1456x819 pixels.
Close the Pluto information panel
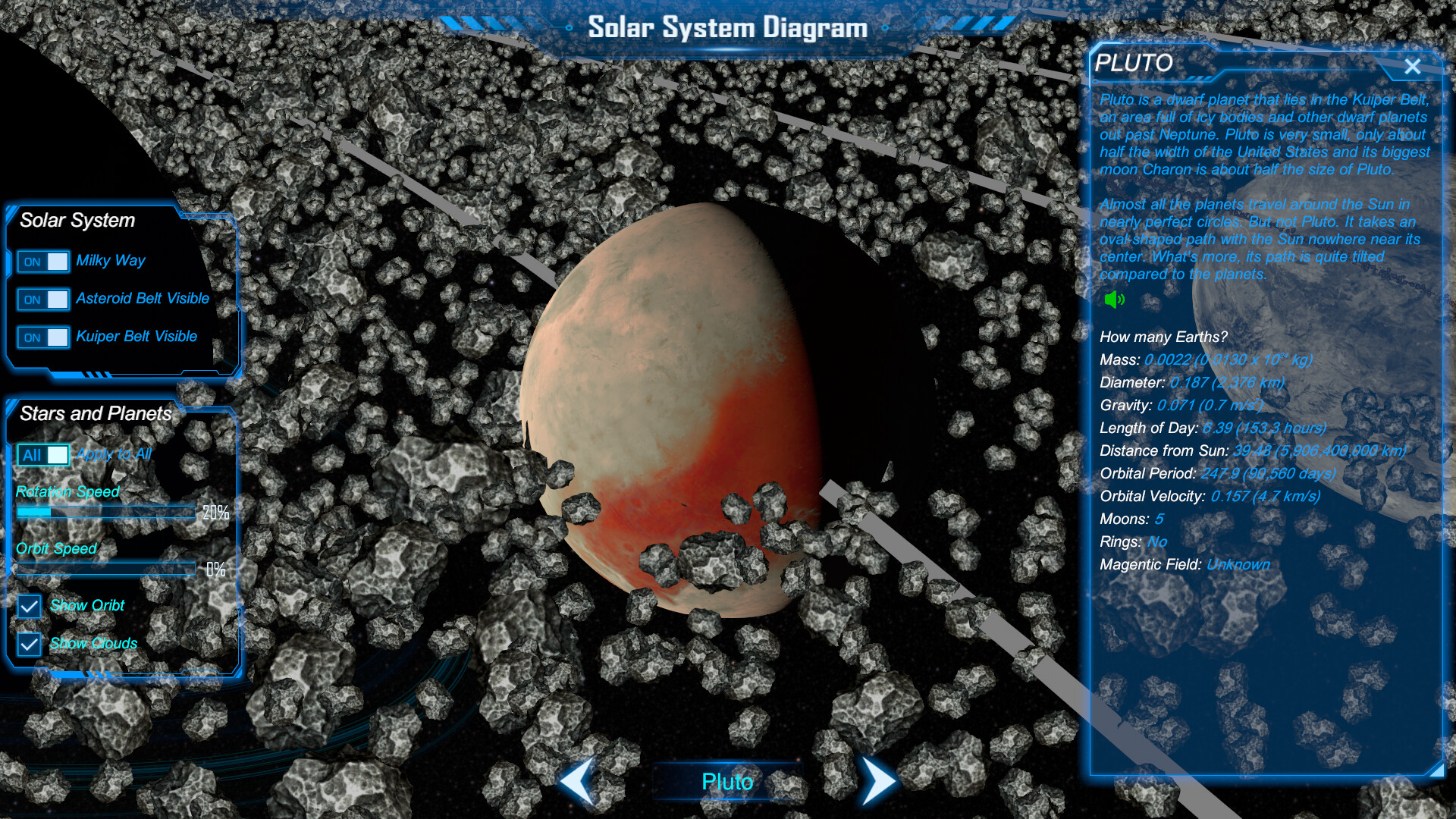pos(1412,67)
